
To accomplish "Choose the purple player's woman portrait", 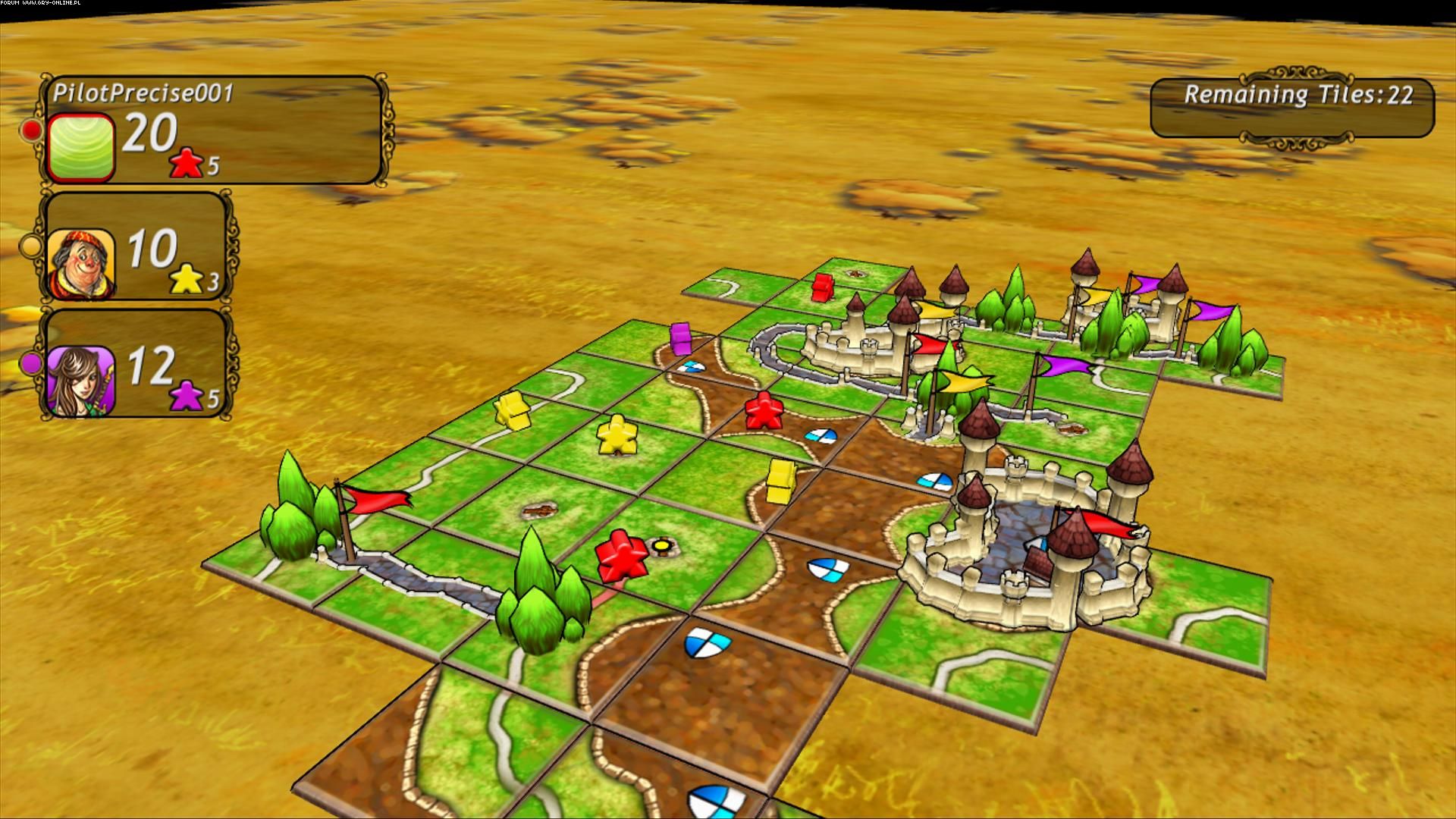I will coord(81,381).
